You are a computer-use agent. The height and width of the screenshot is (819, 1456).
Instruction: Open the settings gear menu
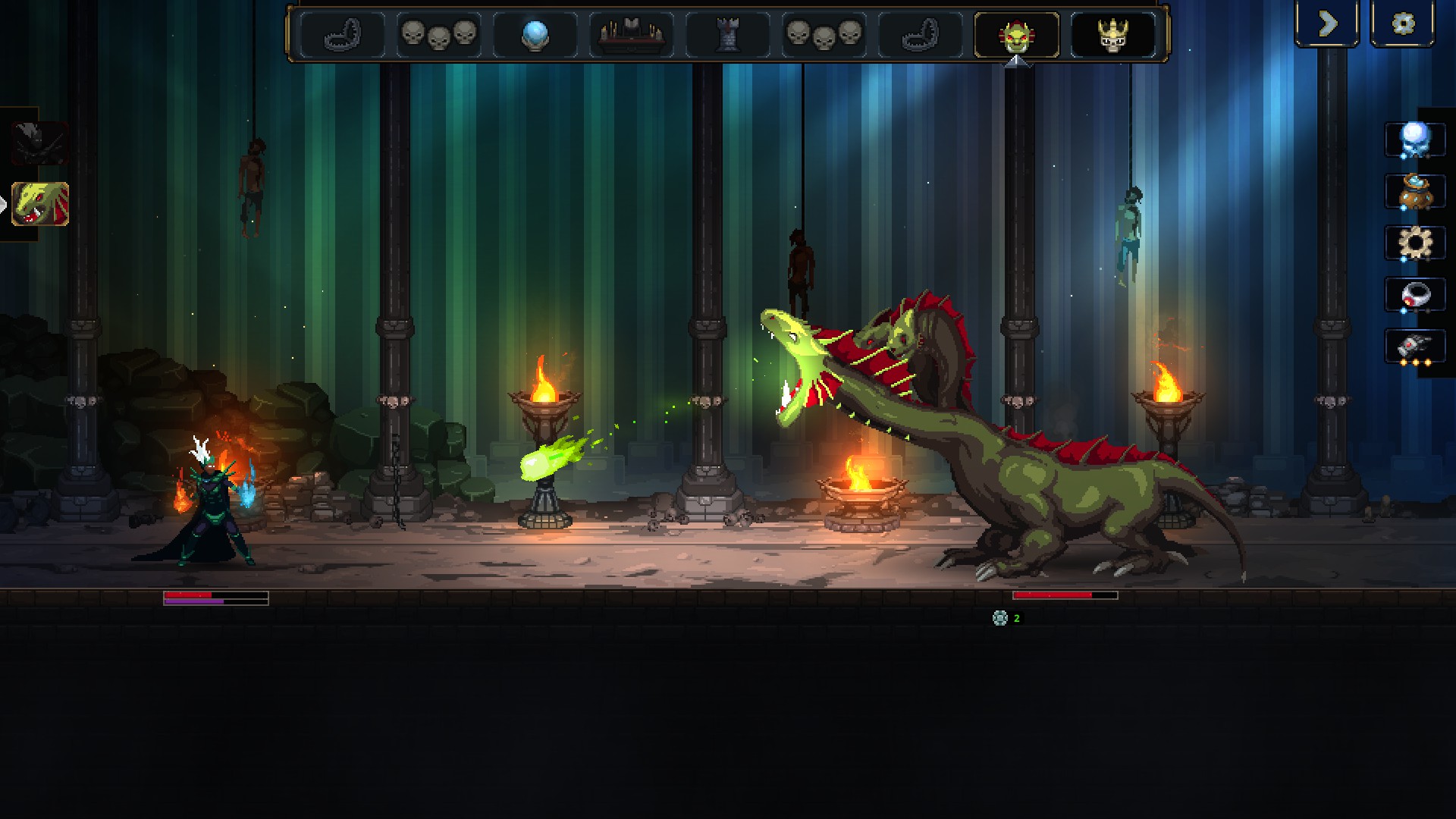pos(1403,24)
